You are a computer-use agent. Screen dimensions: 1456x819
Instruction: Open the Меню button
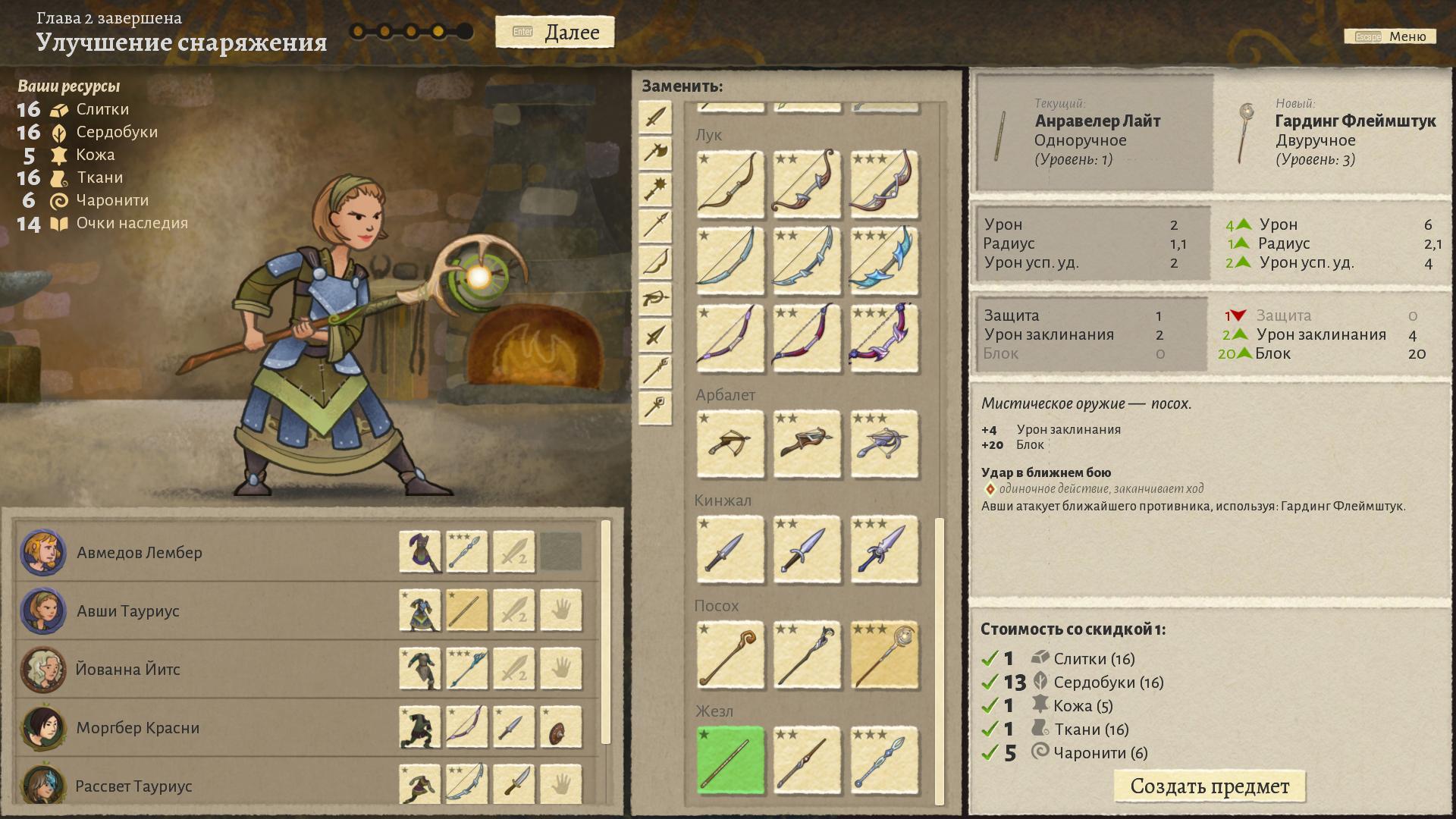[1390, 36]
